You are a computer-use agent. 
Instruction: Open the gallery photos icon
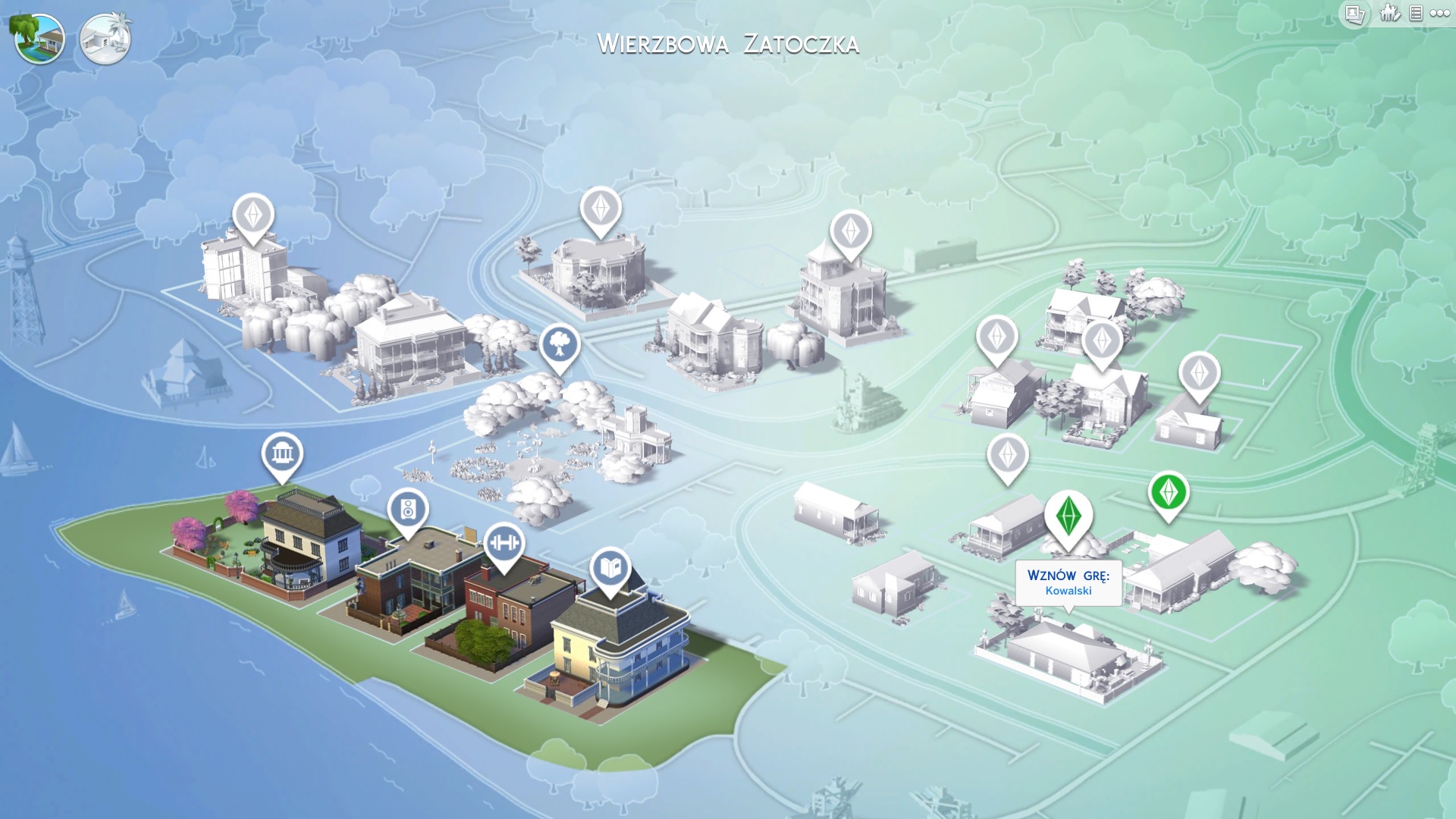click(x=1354, y=14)
